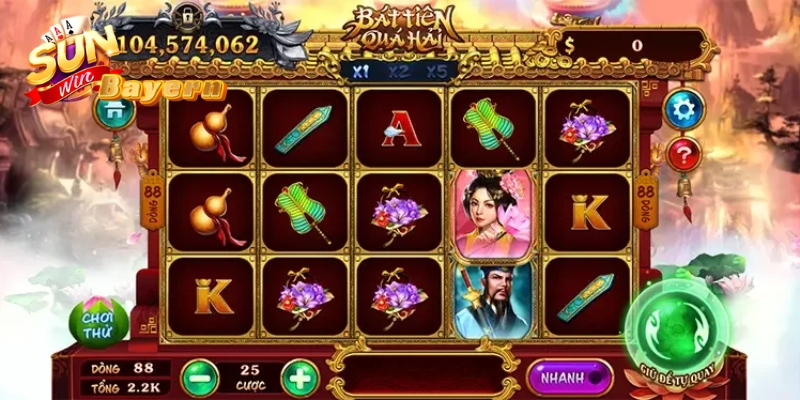Select the X5 multiplier

437,71
